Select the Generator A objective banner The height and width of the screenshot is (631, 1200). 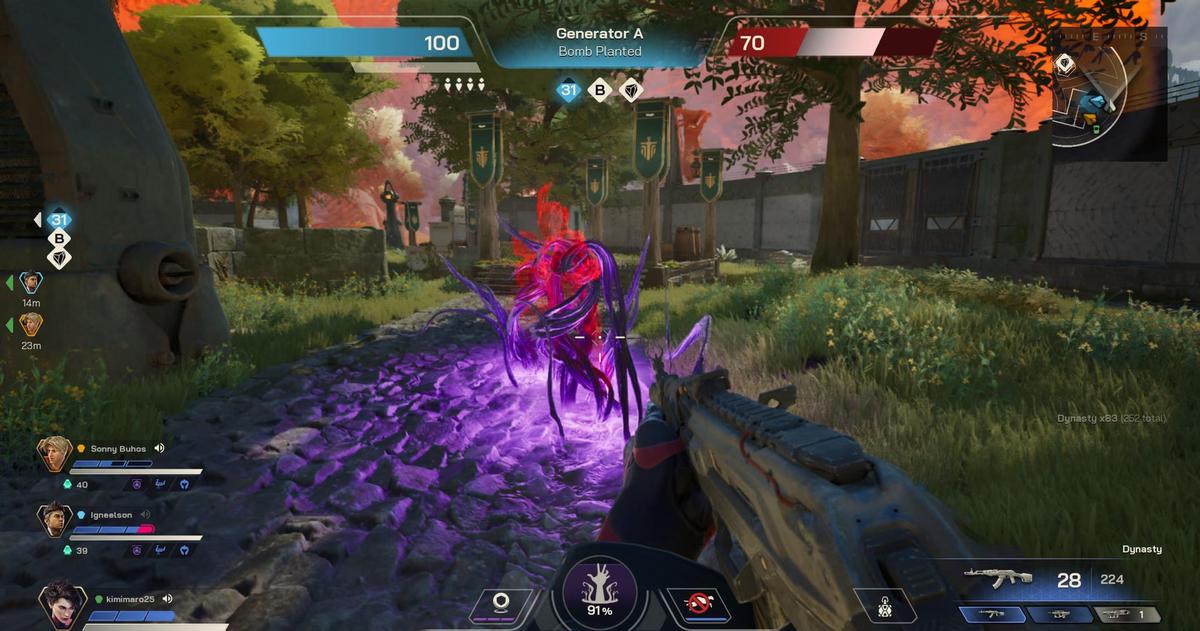(x=600, y=42)
